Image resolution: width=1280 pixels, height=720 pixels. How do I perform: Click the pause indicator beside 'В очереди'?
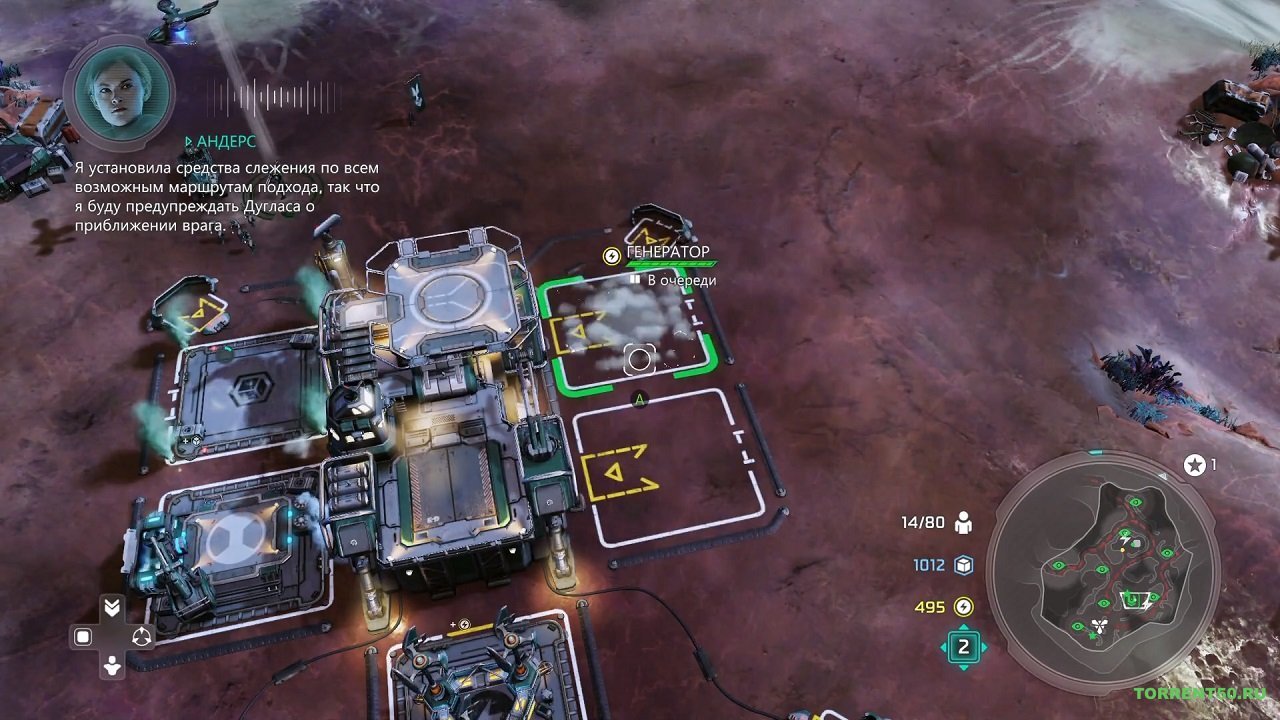634,279
